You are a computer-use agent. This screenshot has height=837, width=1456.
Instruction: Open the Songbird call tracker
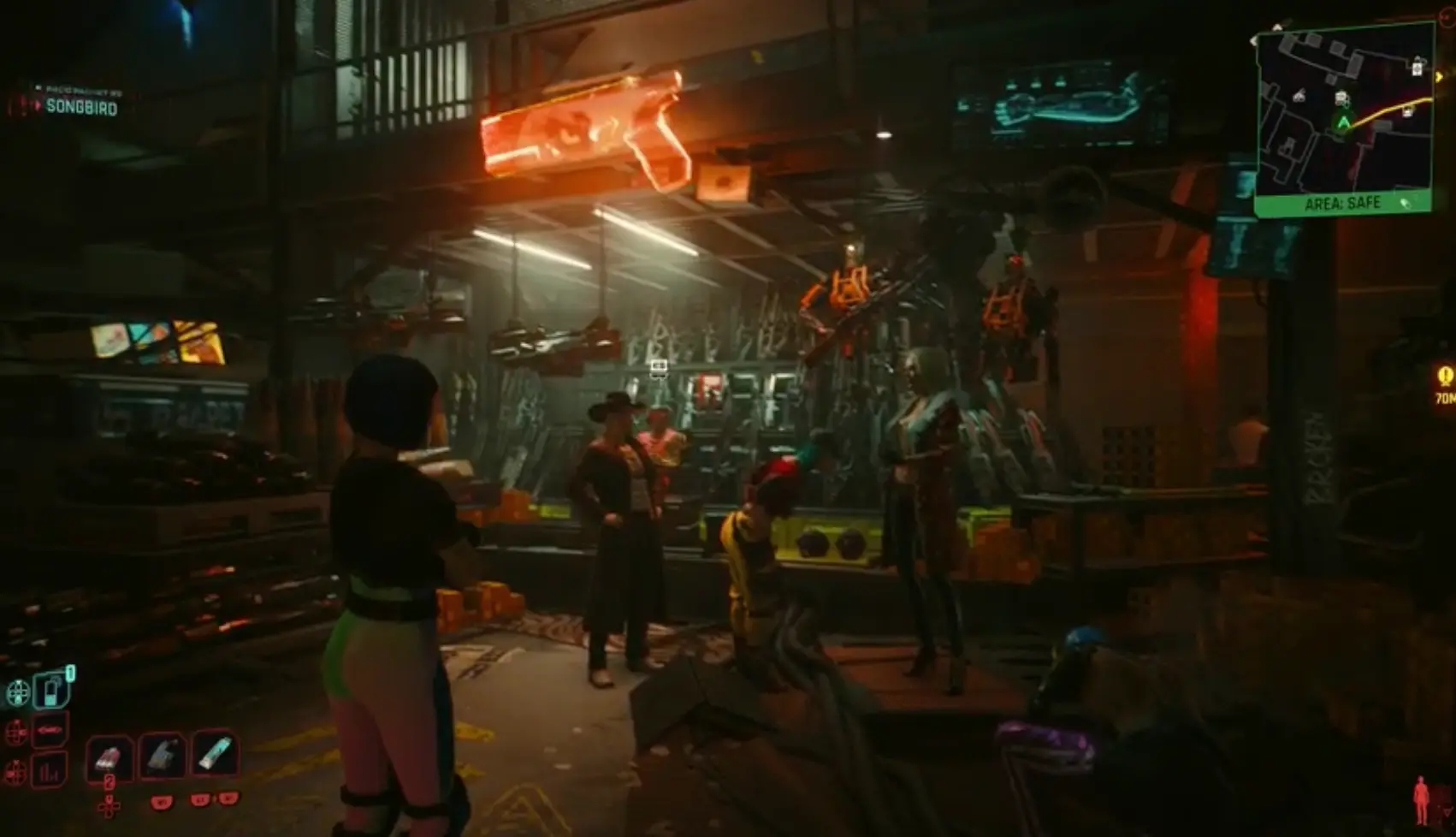point(80,107)
